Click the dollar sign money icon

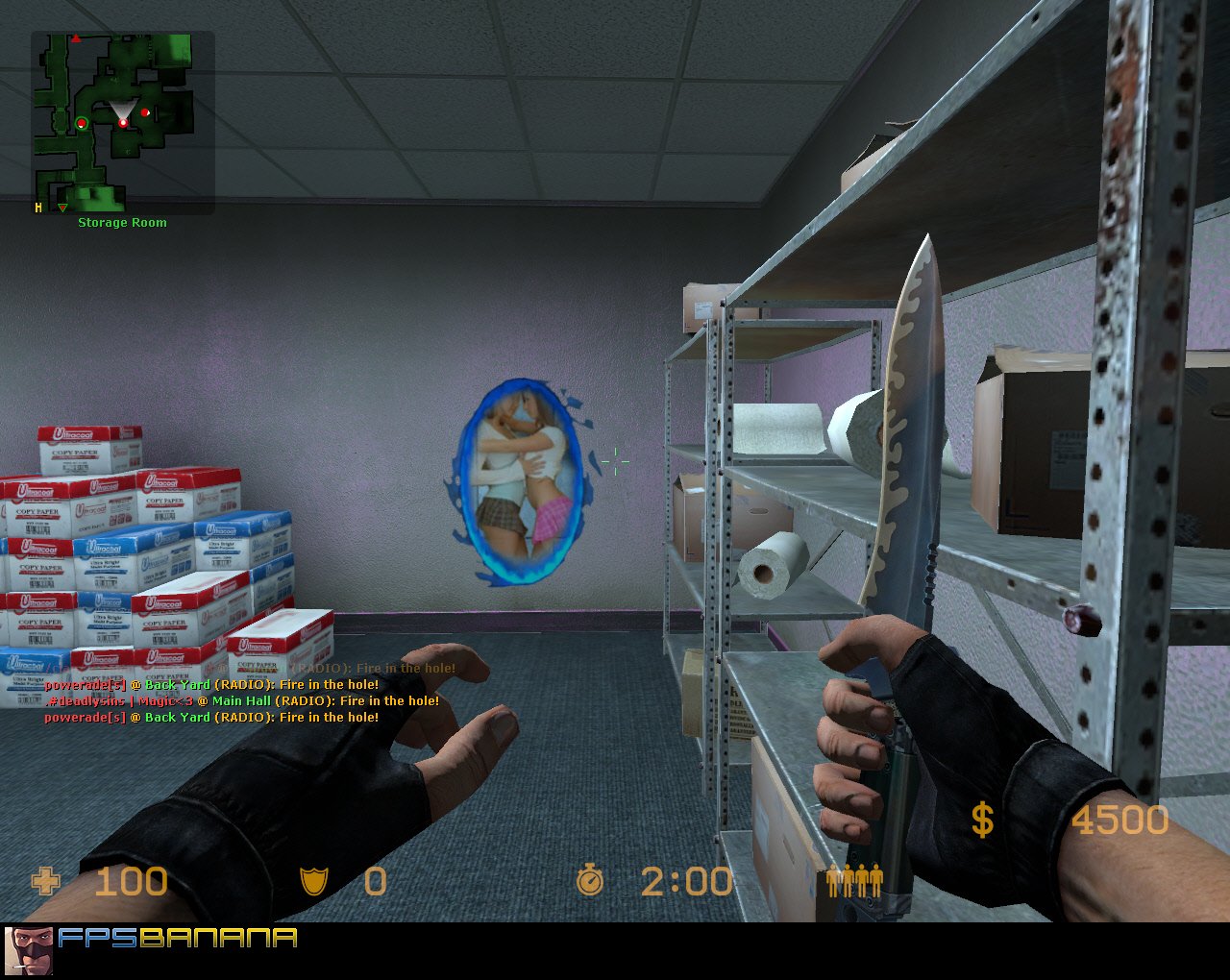coord(981,821)
